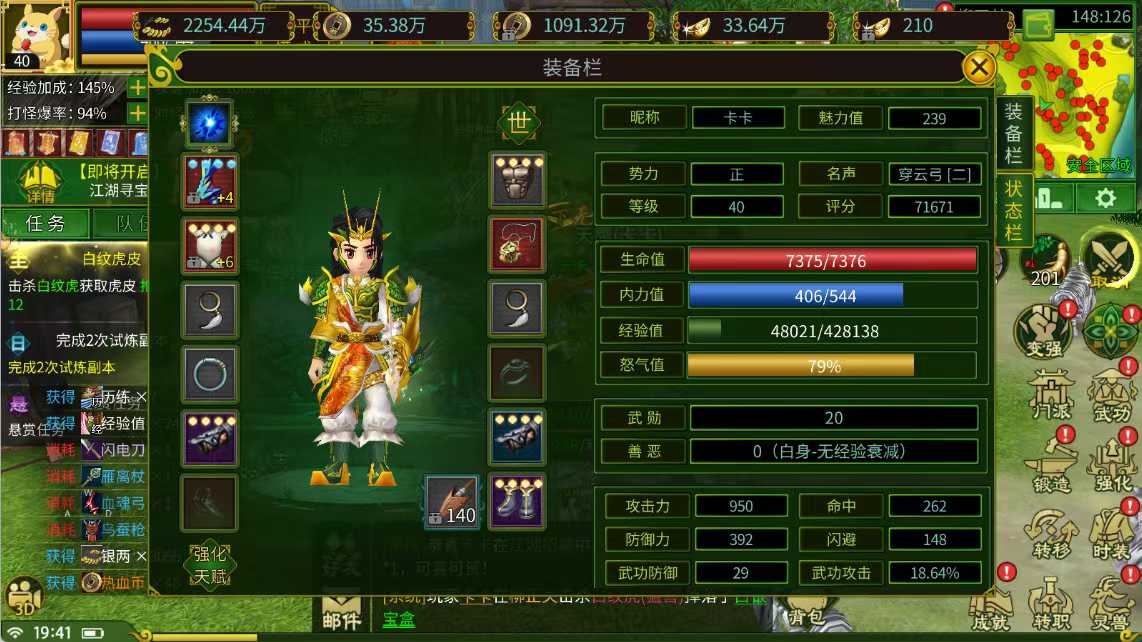Open the 强化 enhancement button

coord(210,553)
